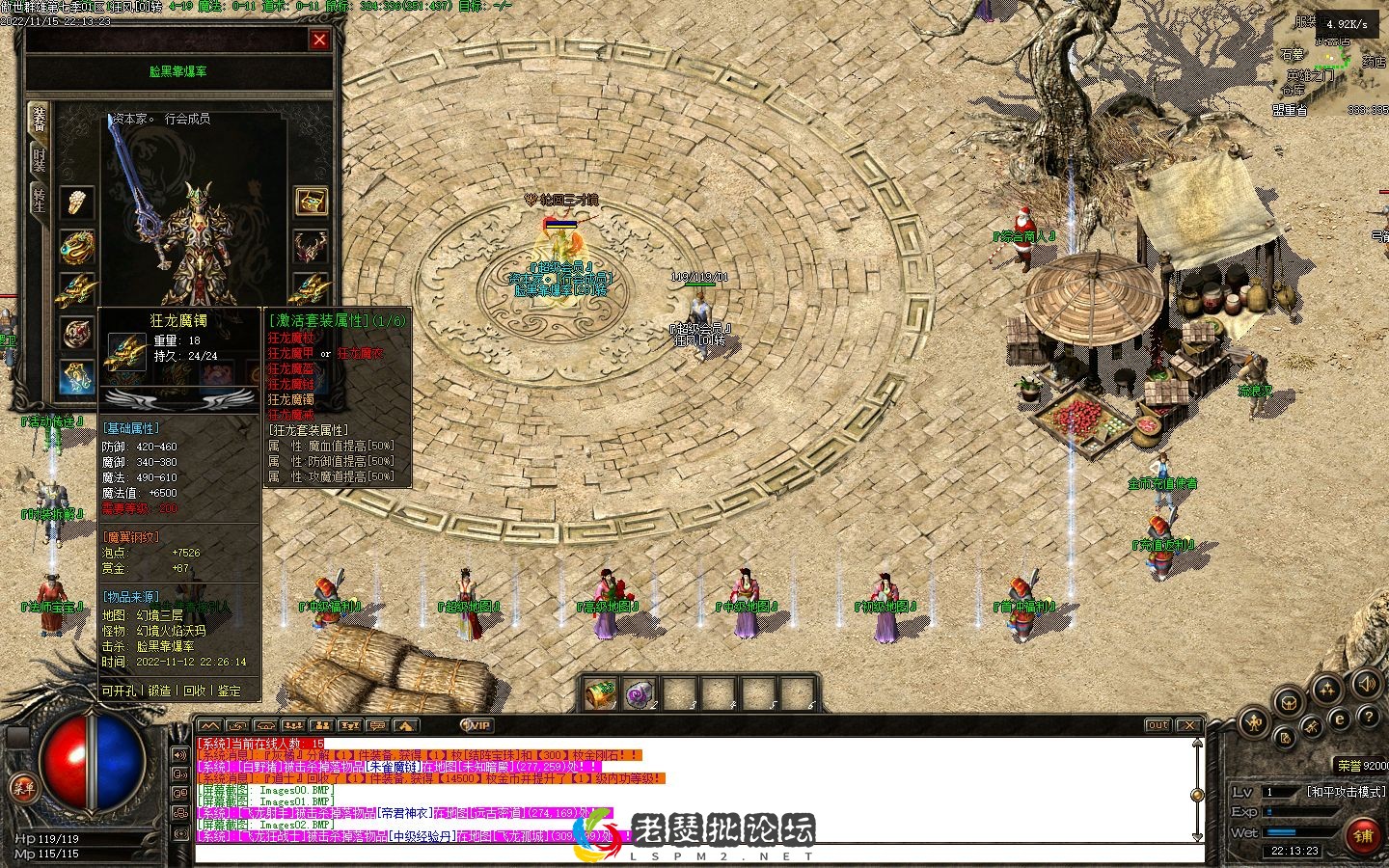Open the help question mark button
This screenshot has height=868, width=1389.
pos(1368,718)
